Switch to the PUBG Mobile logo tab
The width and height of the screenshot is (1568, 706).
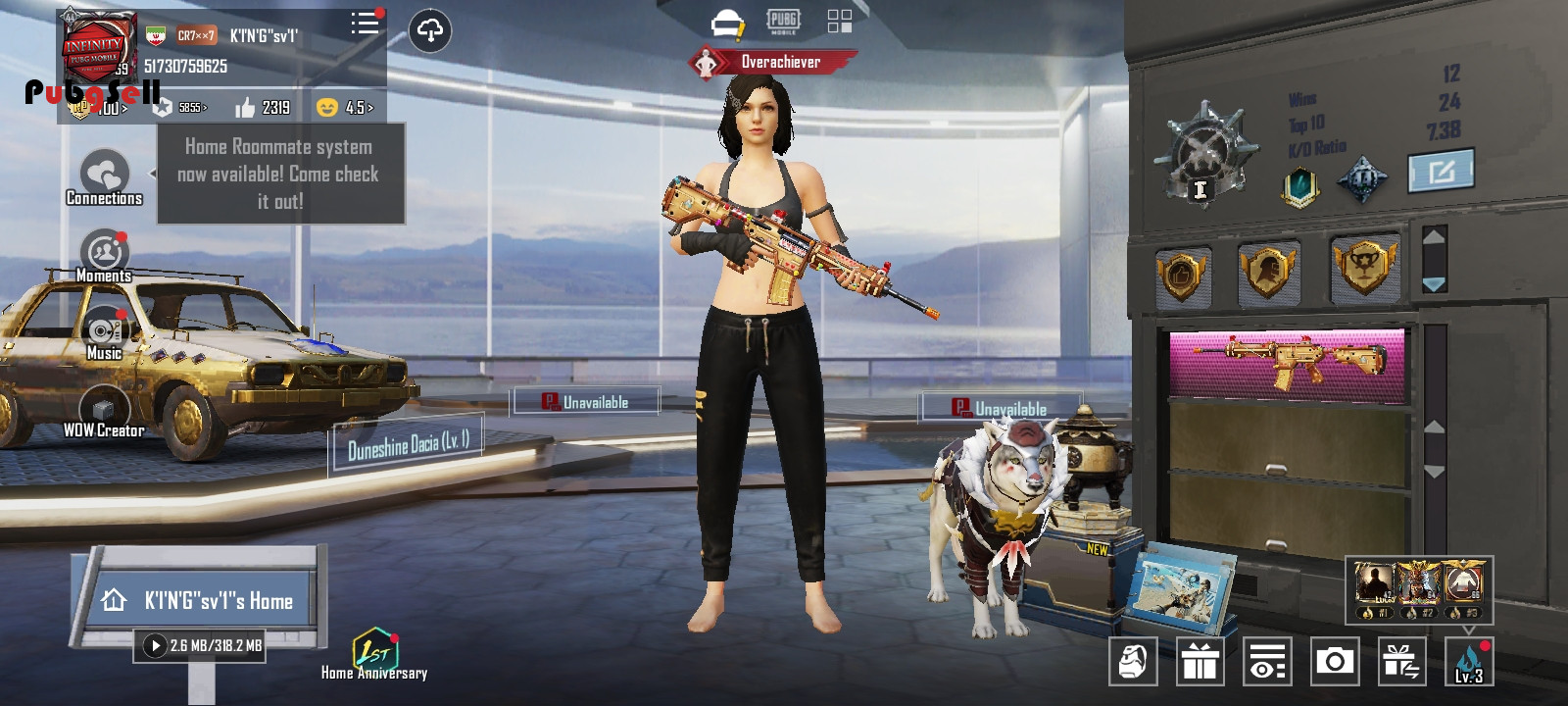pos(783,22)
